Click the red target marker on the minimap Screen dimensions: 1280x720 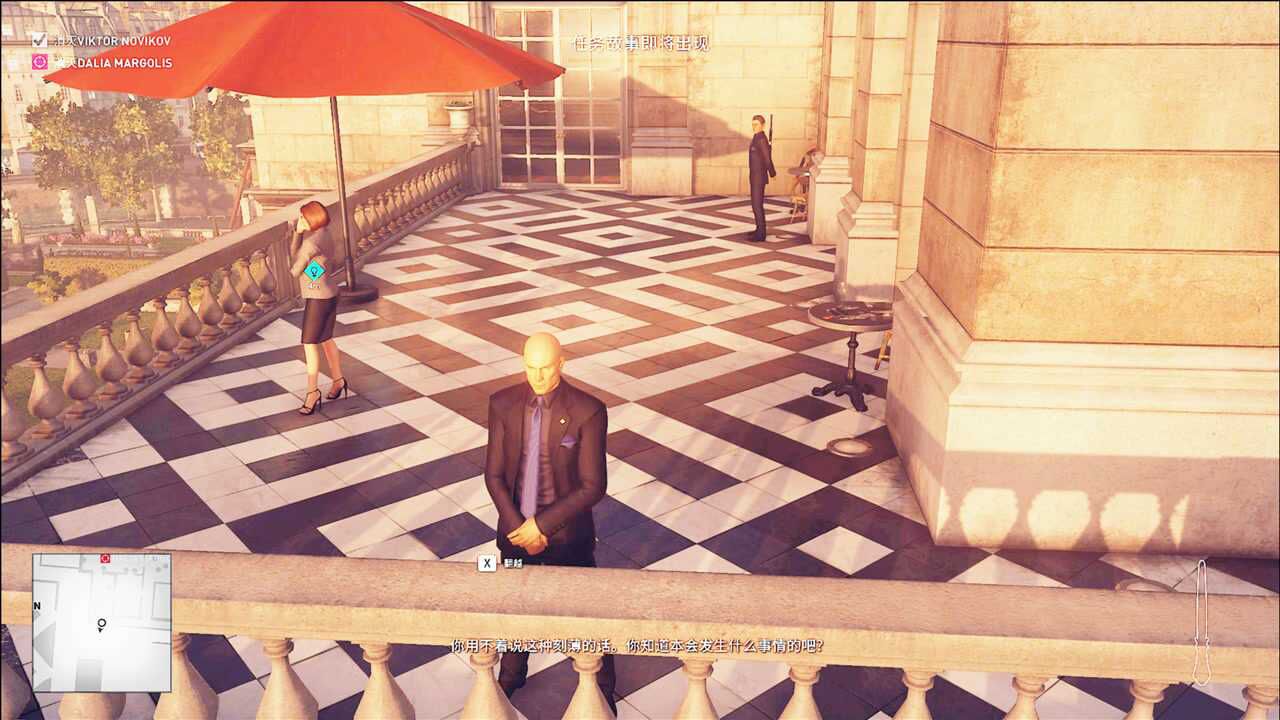[105, 558]
